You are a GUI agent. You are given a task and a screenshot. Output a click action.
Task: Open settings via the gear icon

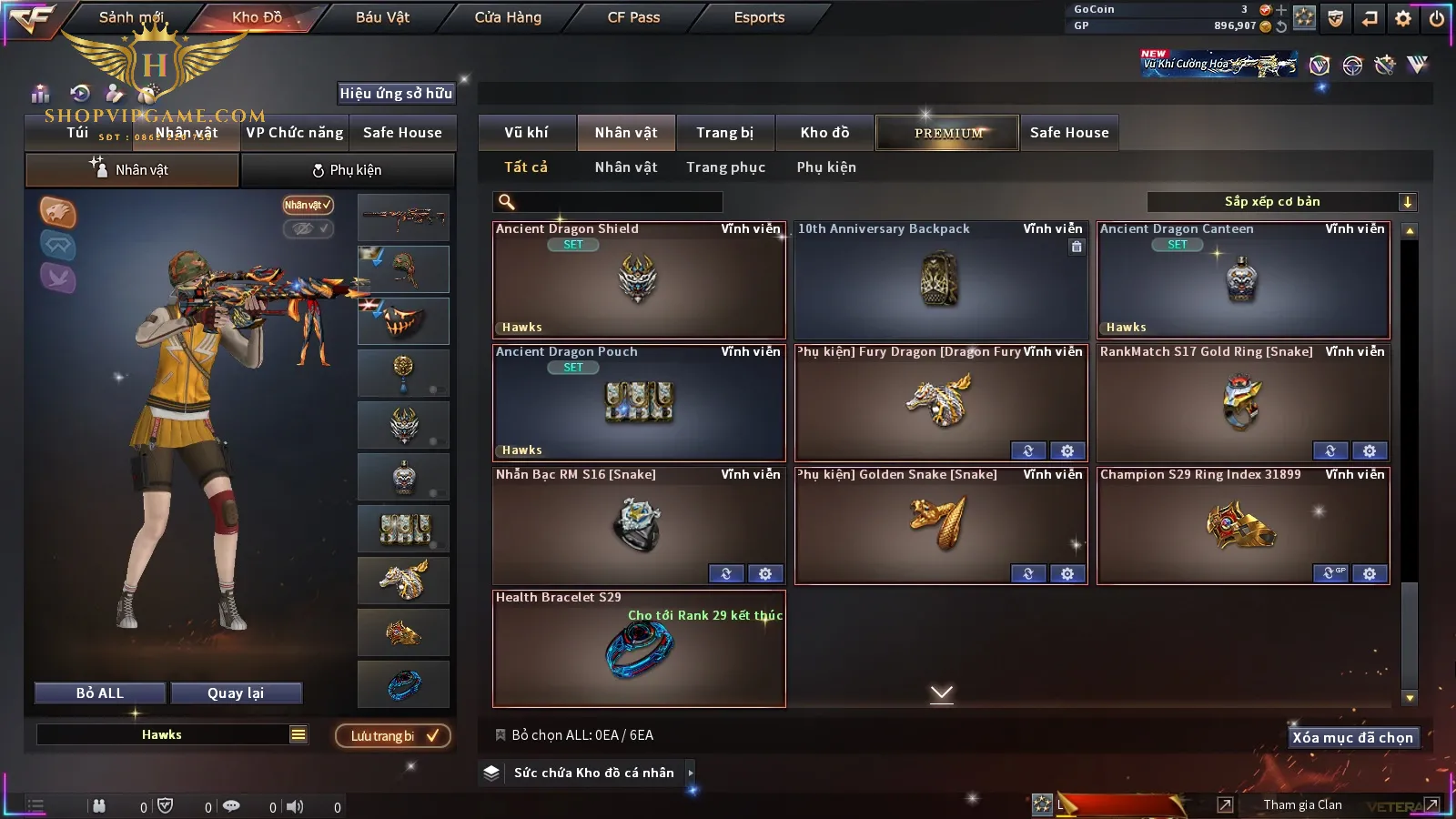coord(1403,18)
